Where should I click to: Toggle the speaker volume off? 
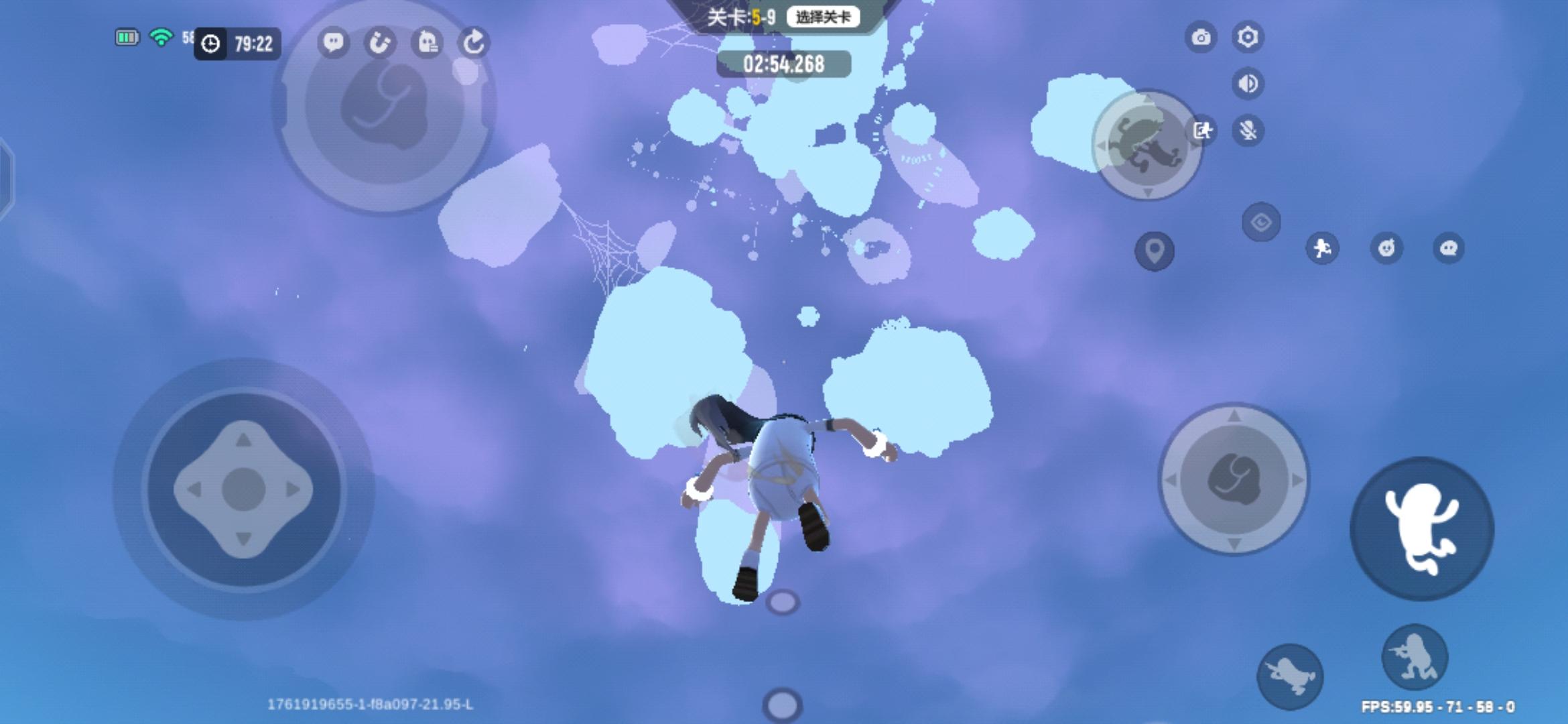pyautogui.click(x=1246, y=82)
